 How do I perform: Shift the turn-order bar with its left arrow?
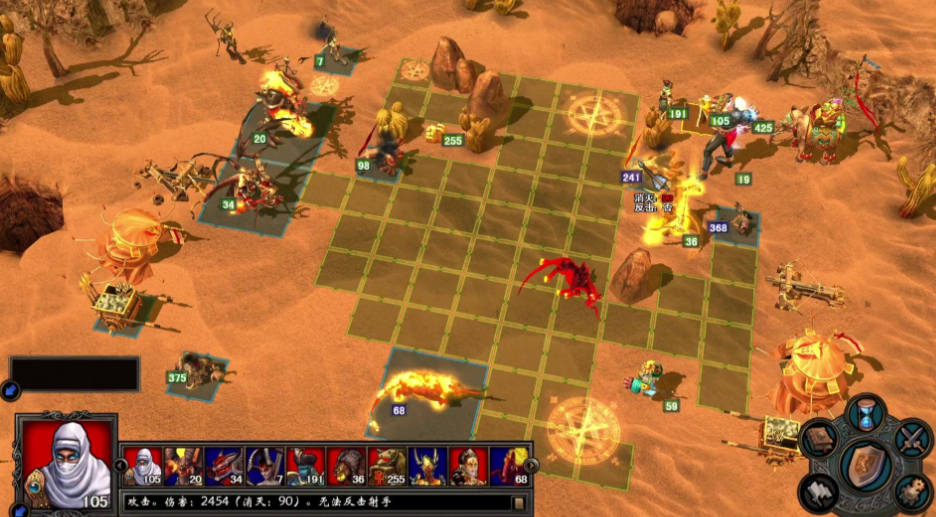(121, 465)
